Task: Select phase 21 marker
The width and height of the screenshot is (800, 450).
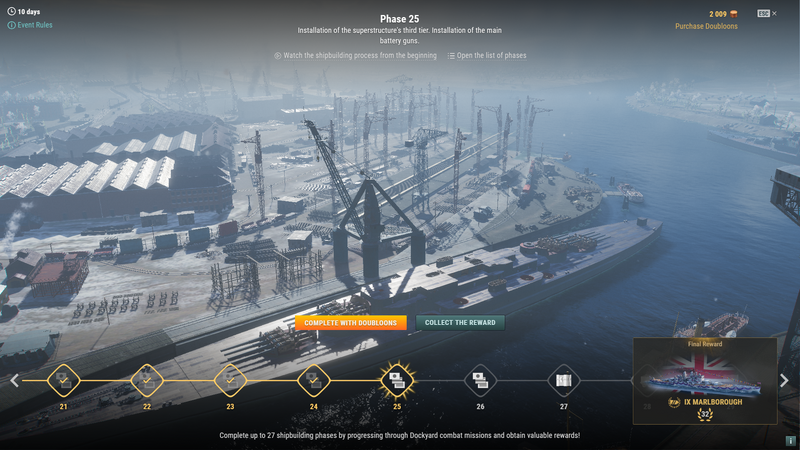Action: [x=64, y=380]
